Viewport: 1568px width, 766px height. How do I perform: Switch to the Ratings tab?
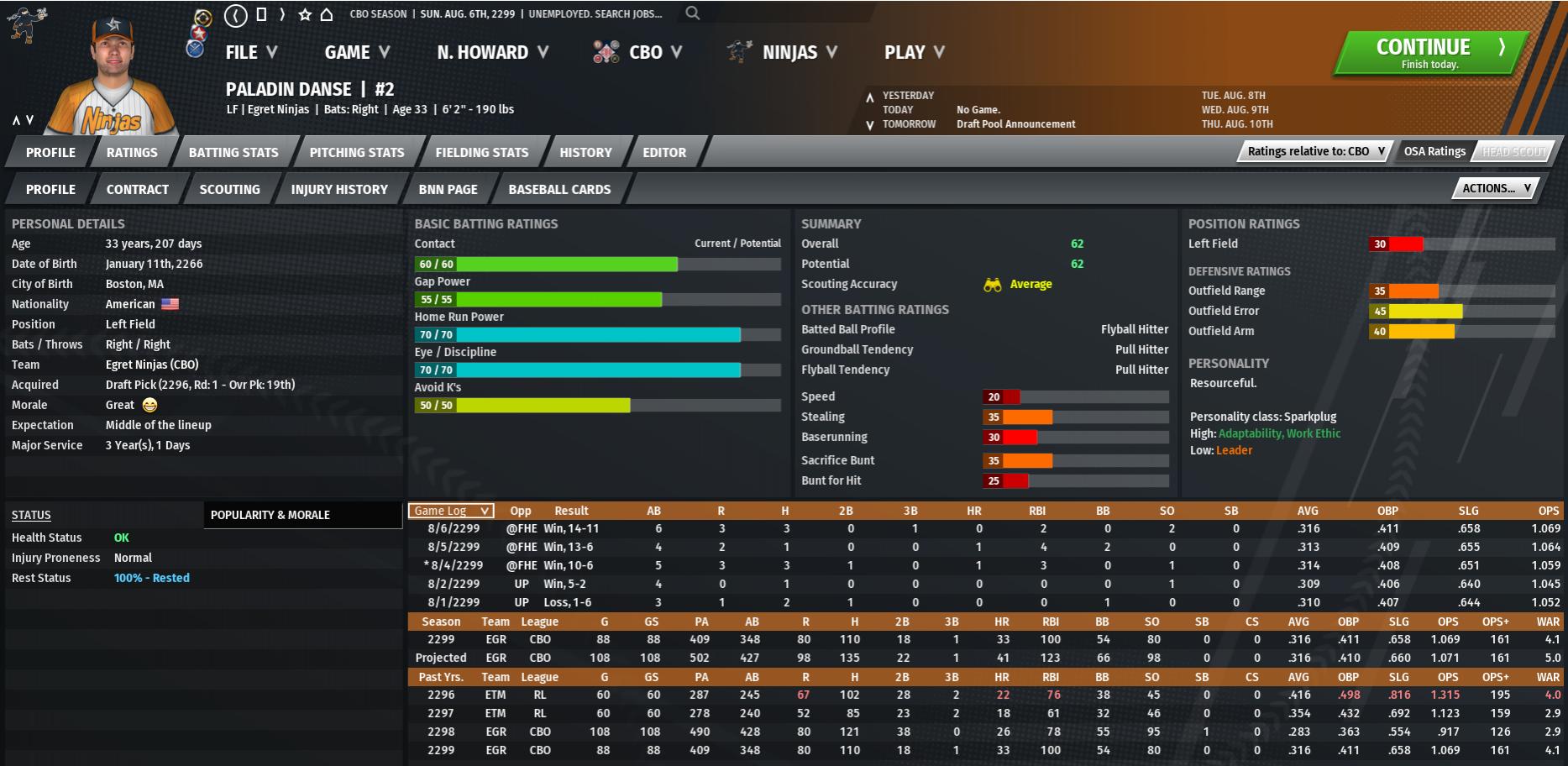pyautogui.click(x=132, y=152)
